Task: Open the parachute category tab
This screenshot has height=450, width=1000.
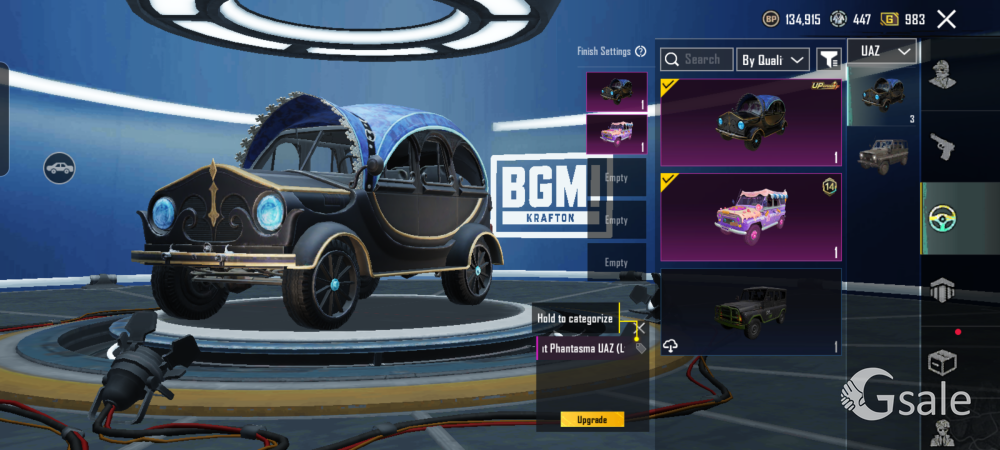Action: click(x=942, y=290)
